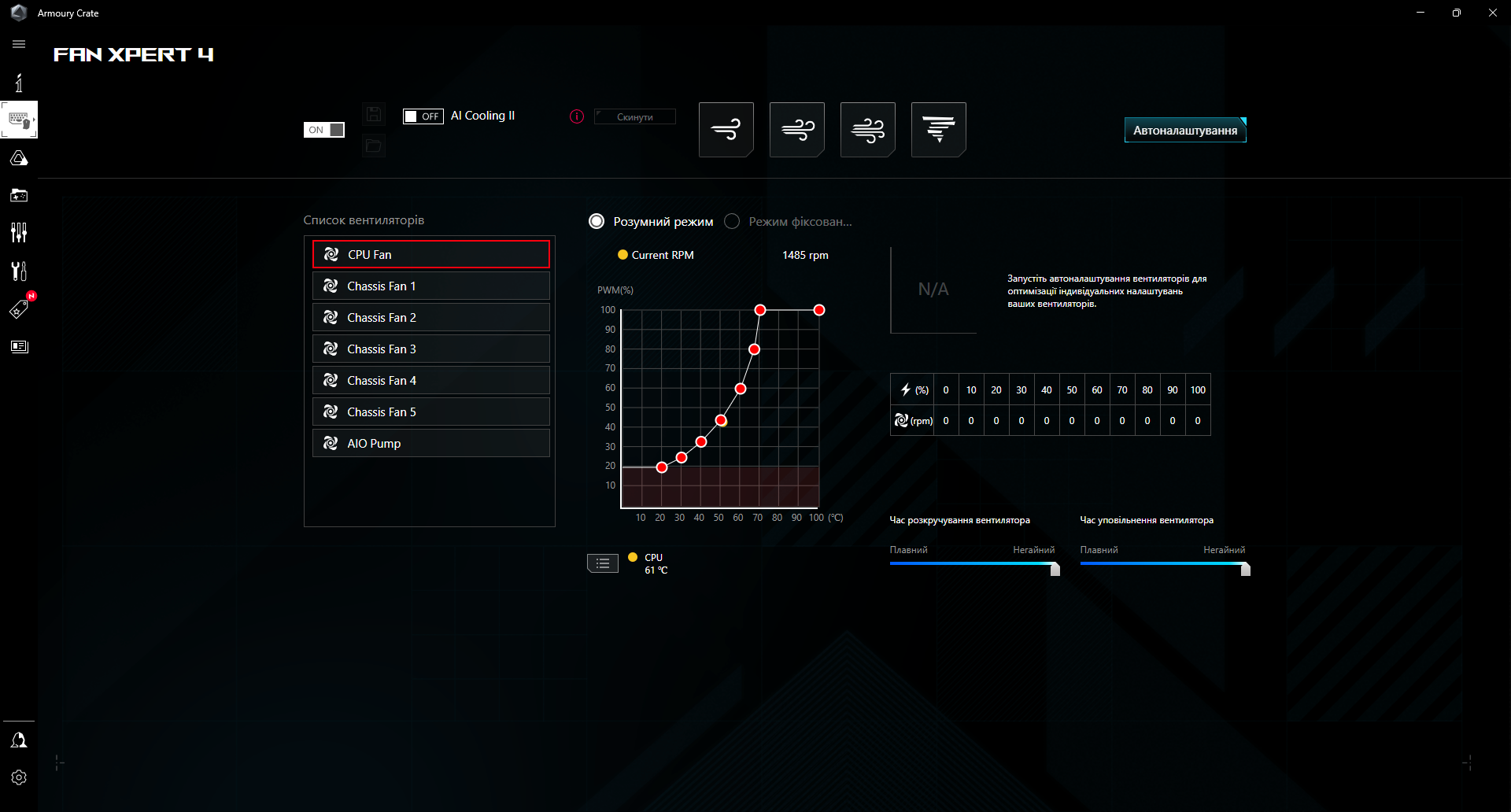
Task: Switch to Режим фіксован mode
Action: point(731,221)
